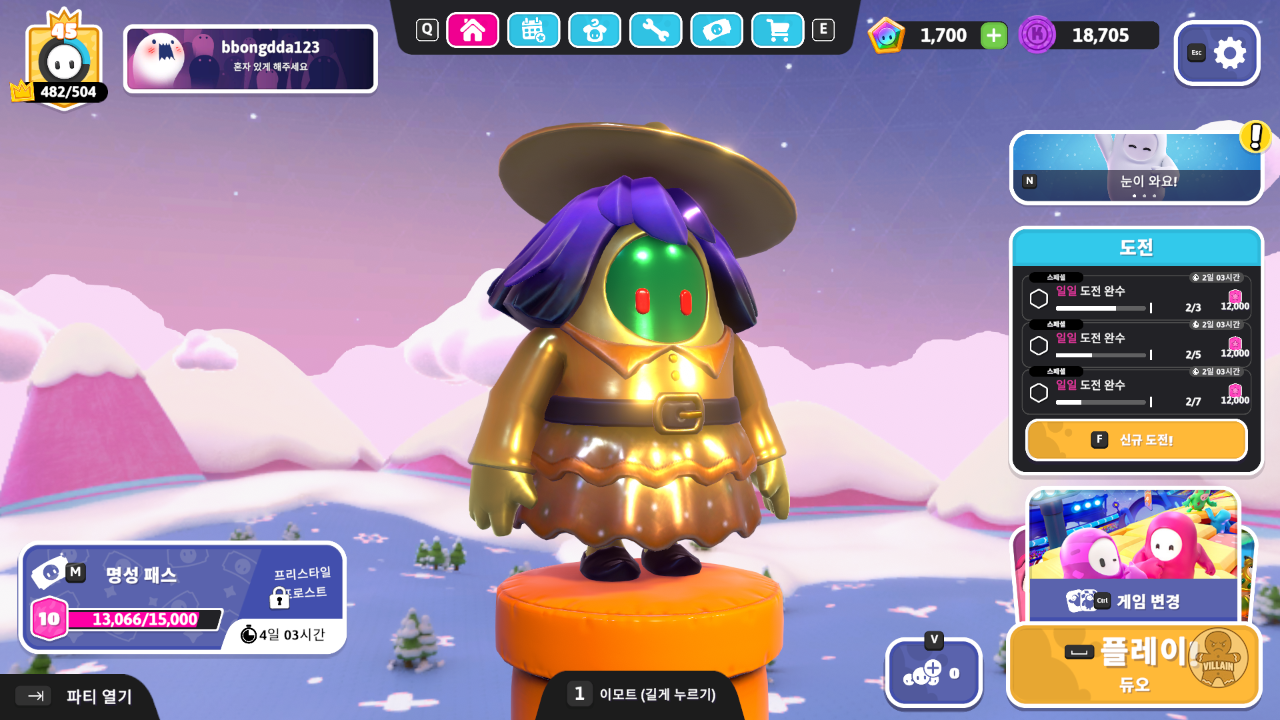Open the invite friends party button

point(933,672)
